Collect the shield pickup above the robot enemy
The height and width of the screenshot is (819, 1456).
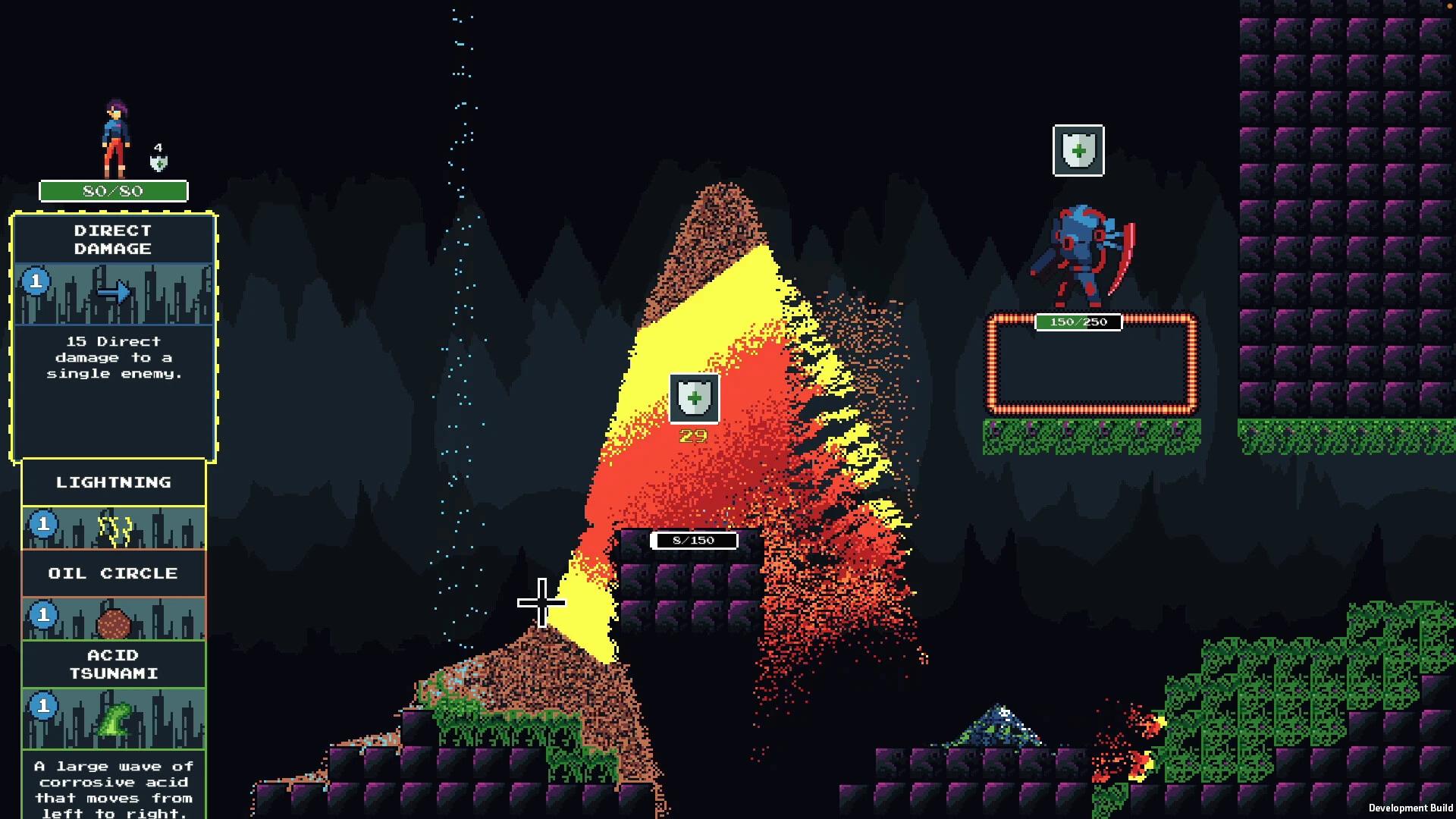tap(1078, 151)
